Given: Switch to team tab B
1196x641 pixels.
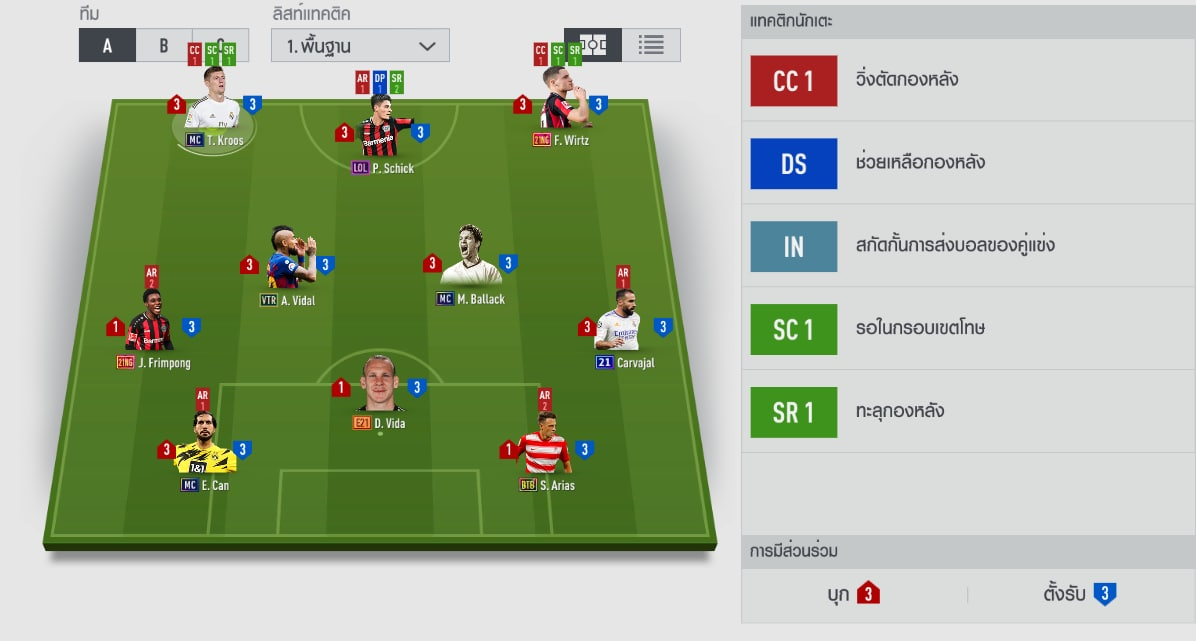Looking at the screenshot, I should click(x=164, y=45).
